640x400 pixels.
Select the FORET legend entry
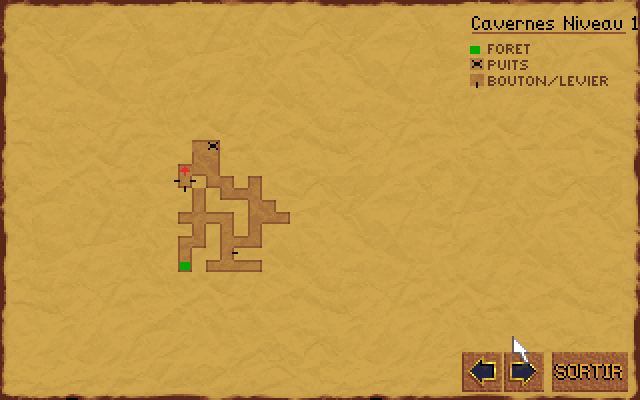pyautogui.click(x=508, y=49)
